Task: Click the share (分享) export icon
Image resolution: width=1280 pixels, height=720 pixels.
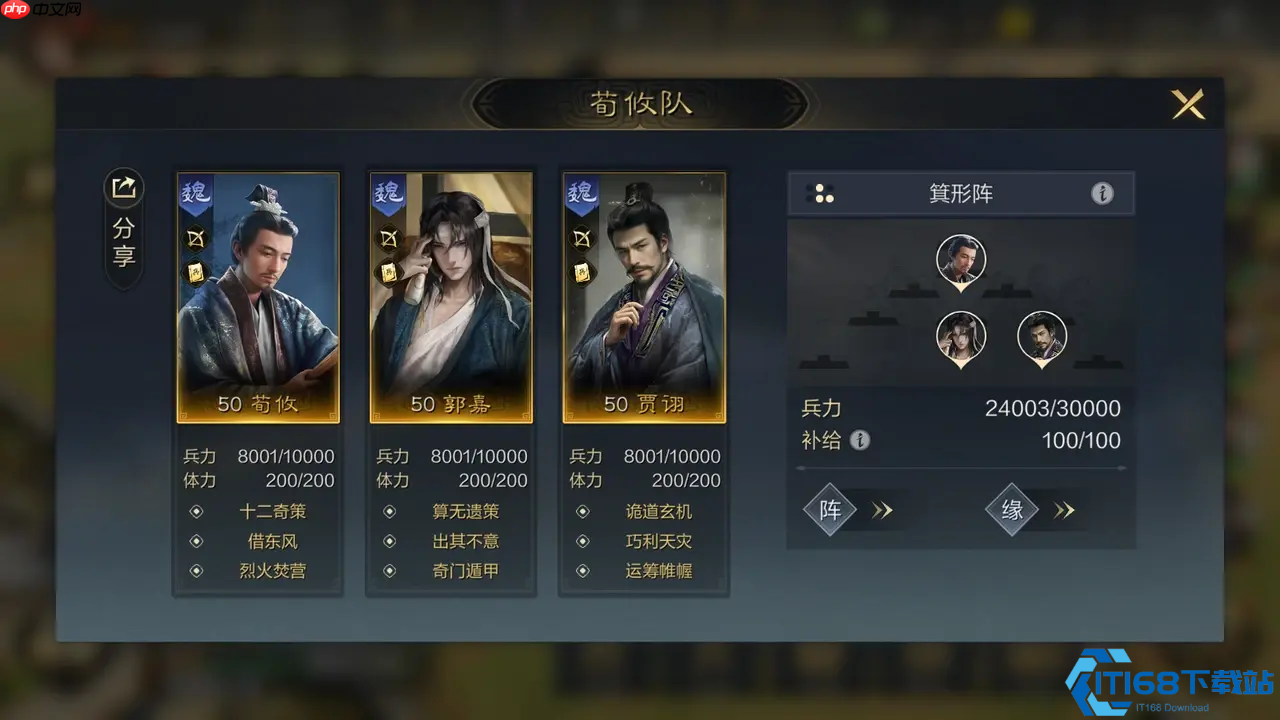Action: click(123, 188)
